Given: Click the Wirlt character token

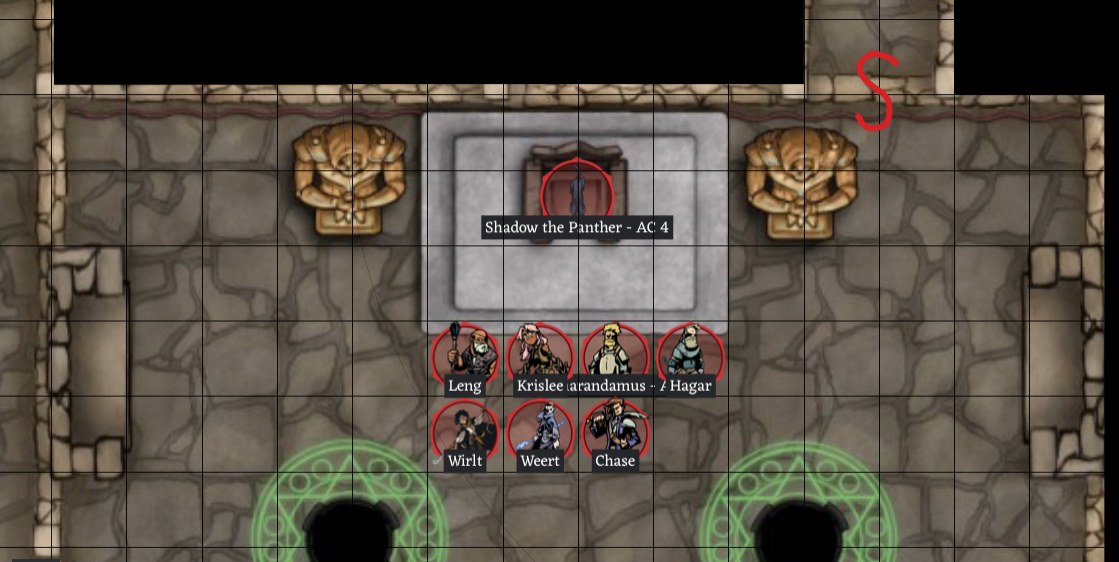Looking at the screenshot, I should (465, 430).
